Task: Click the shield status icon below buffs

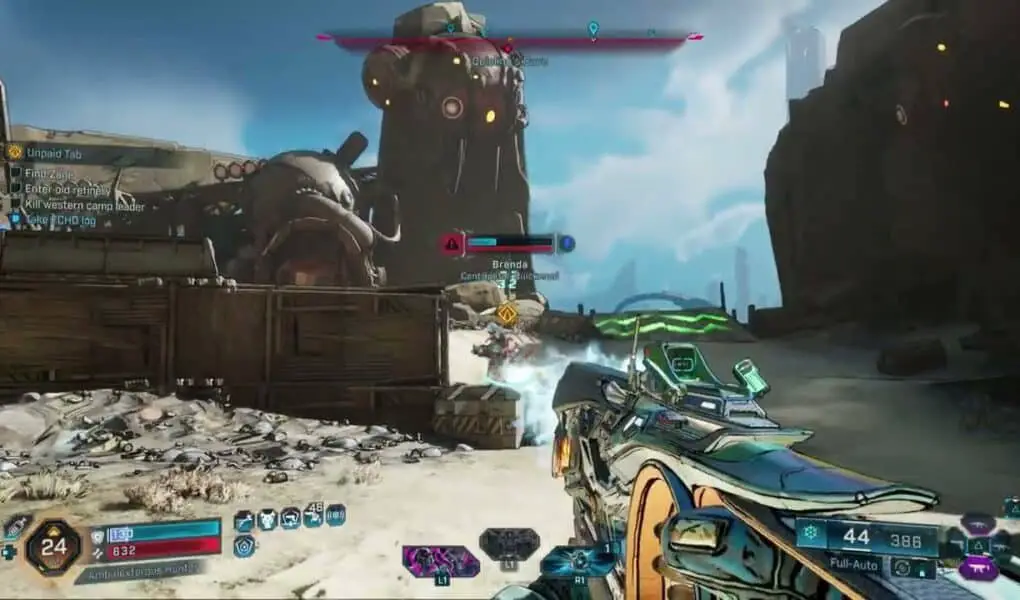Action: point(243,545)
